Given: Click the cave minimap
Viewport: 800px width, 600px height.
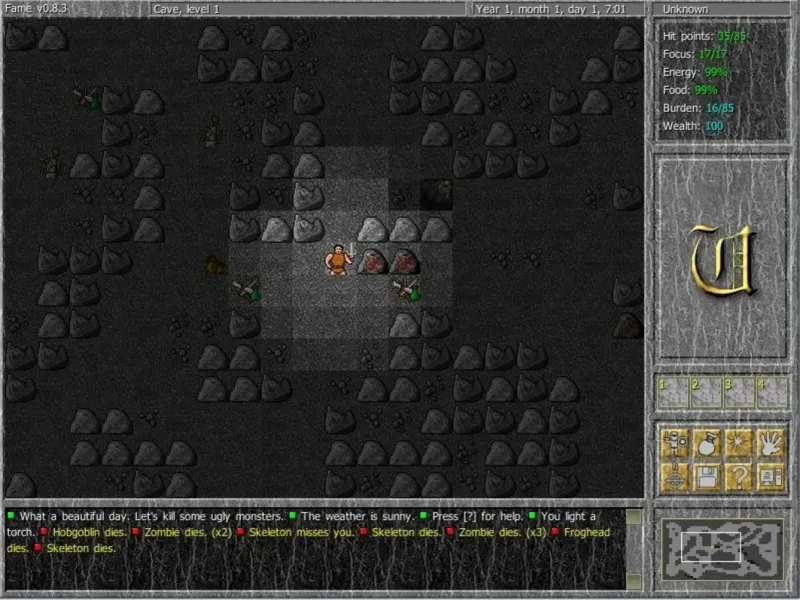Looking at the screenshot, I should [722, 547].
